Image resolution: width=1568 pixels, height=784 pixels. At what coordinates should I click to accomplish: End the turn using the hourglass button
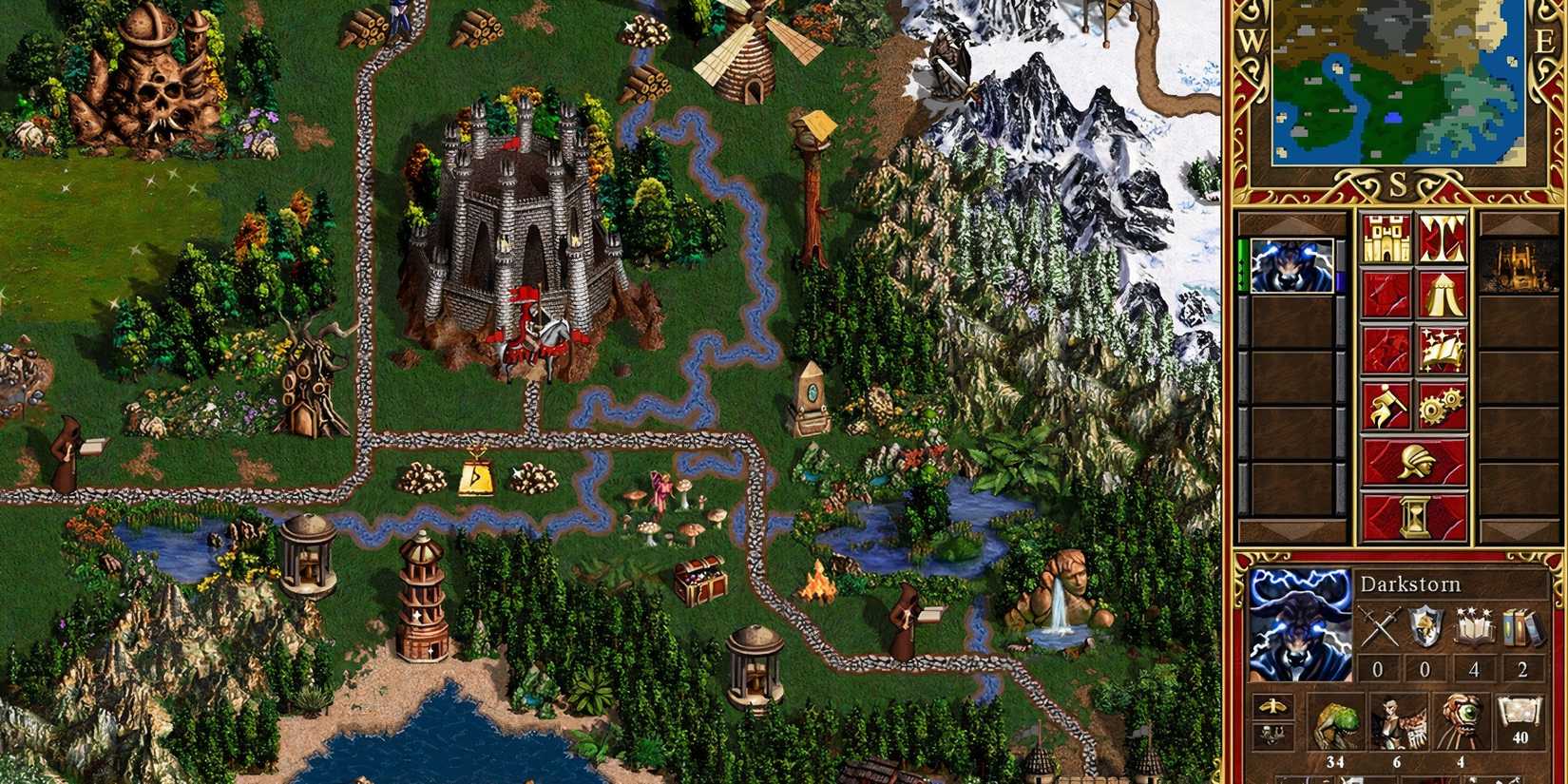1416,515
